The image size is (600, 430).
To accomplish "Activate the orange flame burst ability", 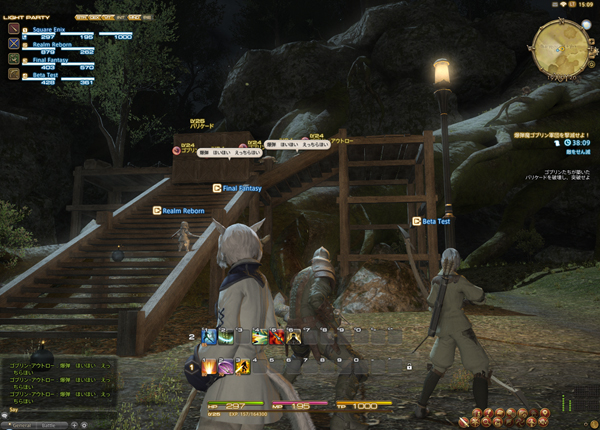I will 209,367.
